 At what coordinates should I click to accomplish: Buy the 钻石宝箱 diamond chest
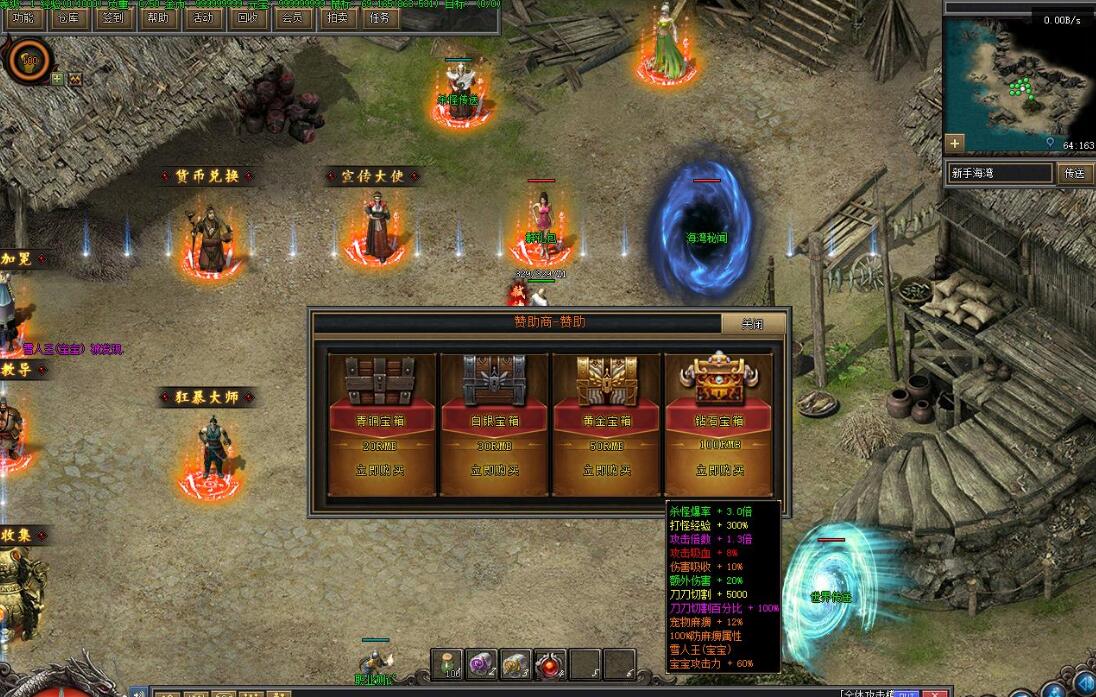(x=719, y=469)
